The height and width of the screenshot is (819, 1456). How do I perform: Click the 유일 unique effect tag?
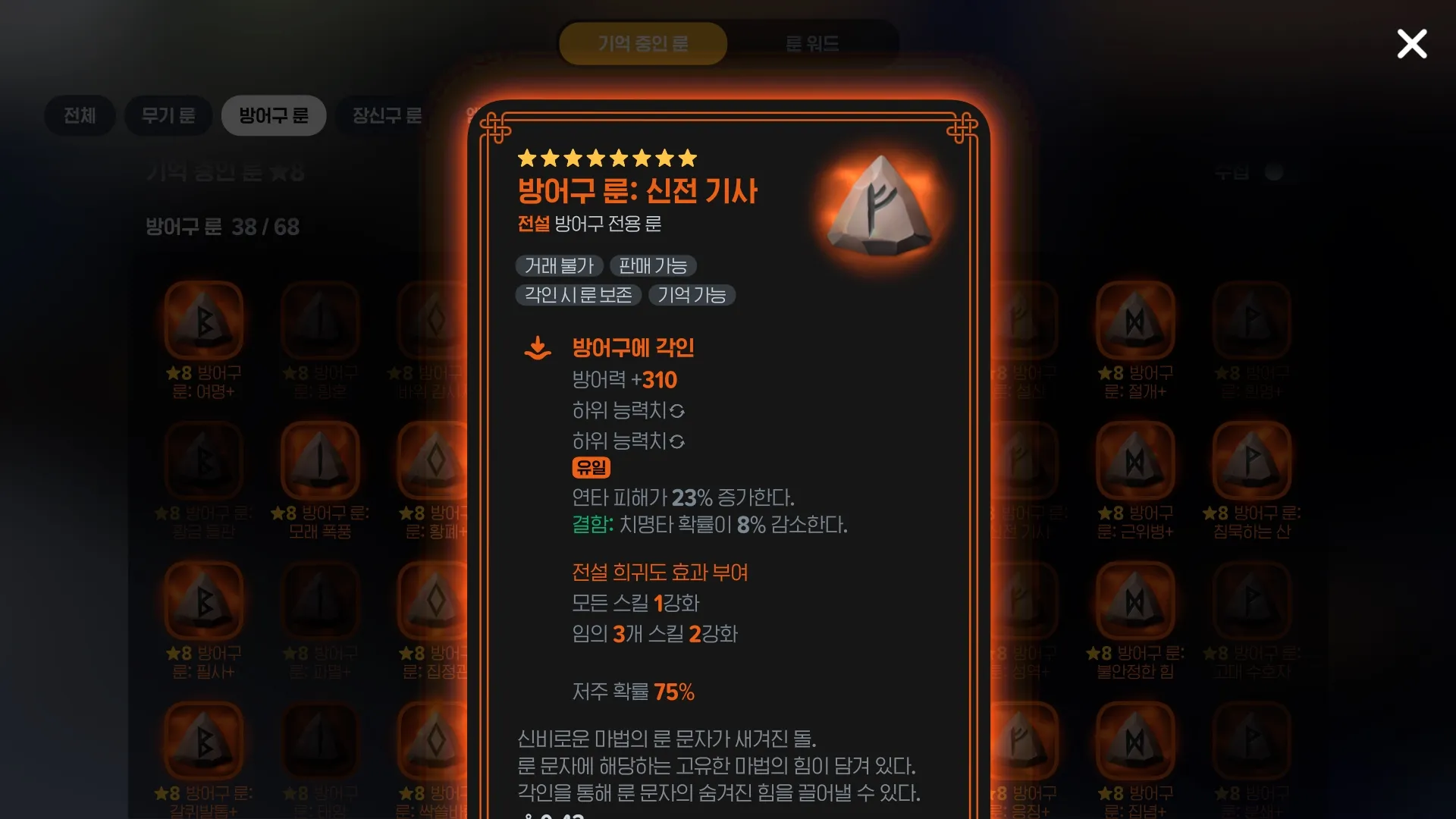(591, 468)
